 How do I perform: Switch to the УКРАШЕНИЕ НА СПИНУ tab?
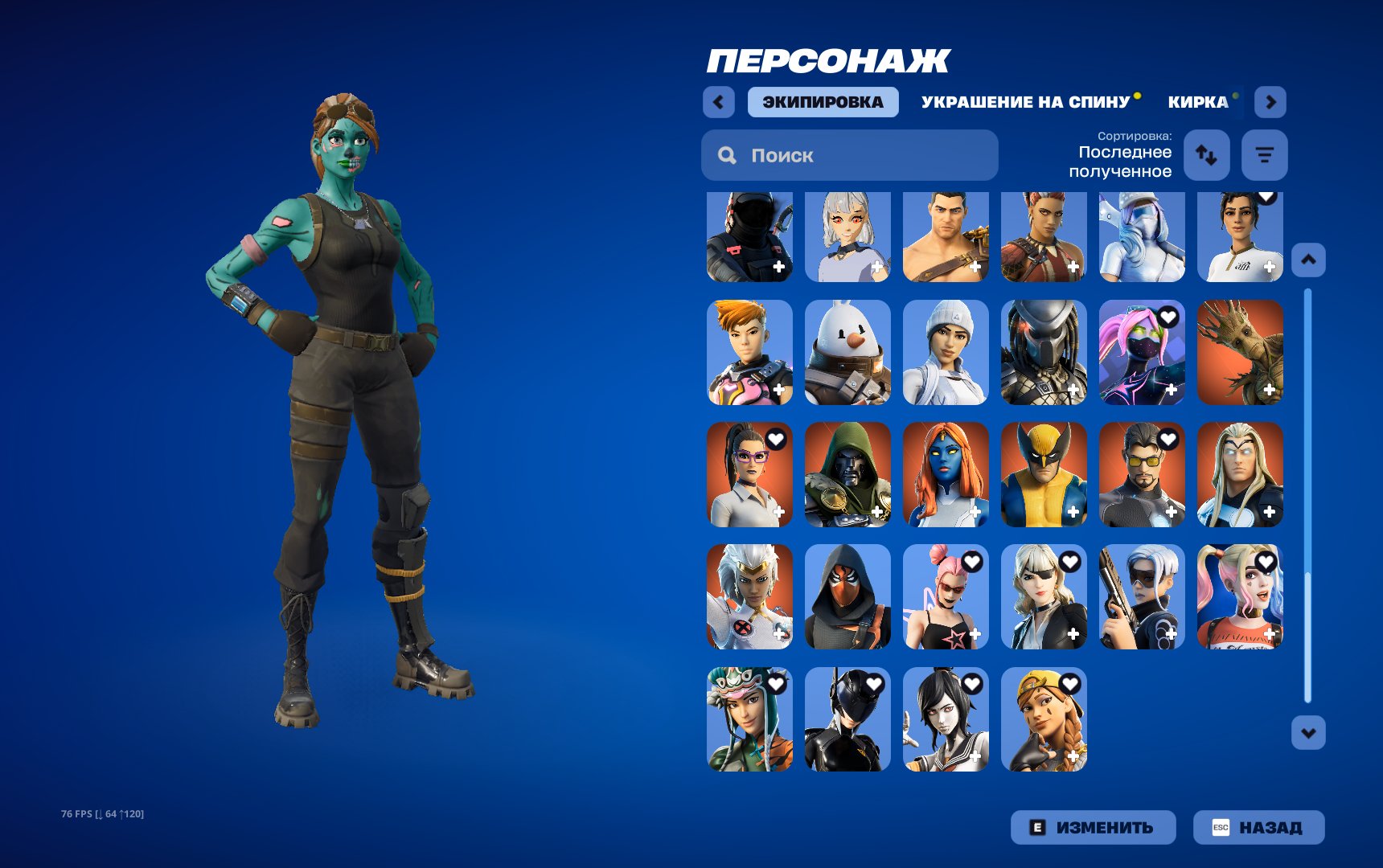[x=1026, y=101]
